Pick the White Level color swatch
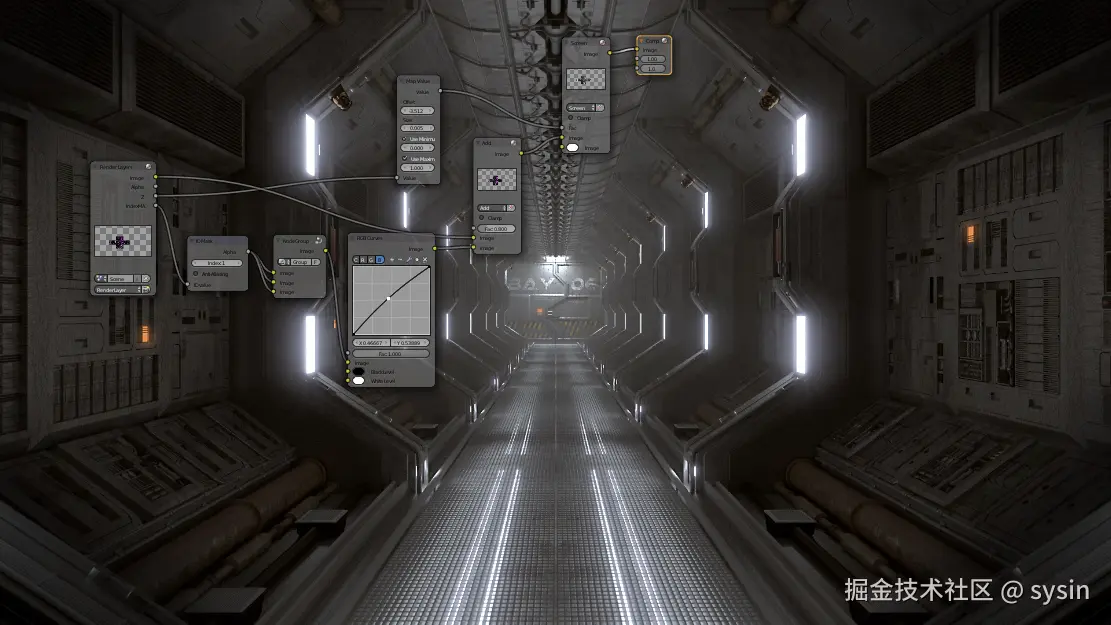This screenshot has width=1111, height=625. [x=358, y=381]
